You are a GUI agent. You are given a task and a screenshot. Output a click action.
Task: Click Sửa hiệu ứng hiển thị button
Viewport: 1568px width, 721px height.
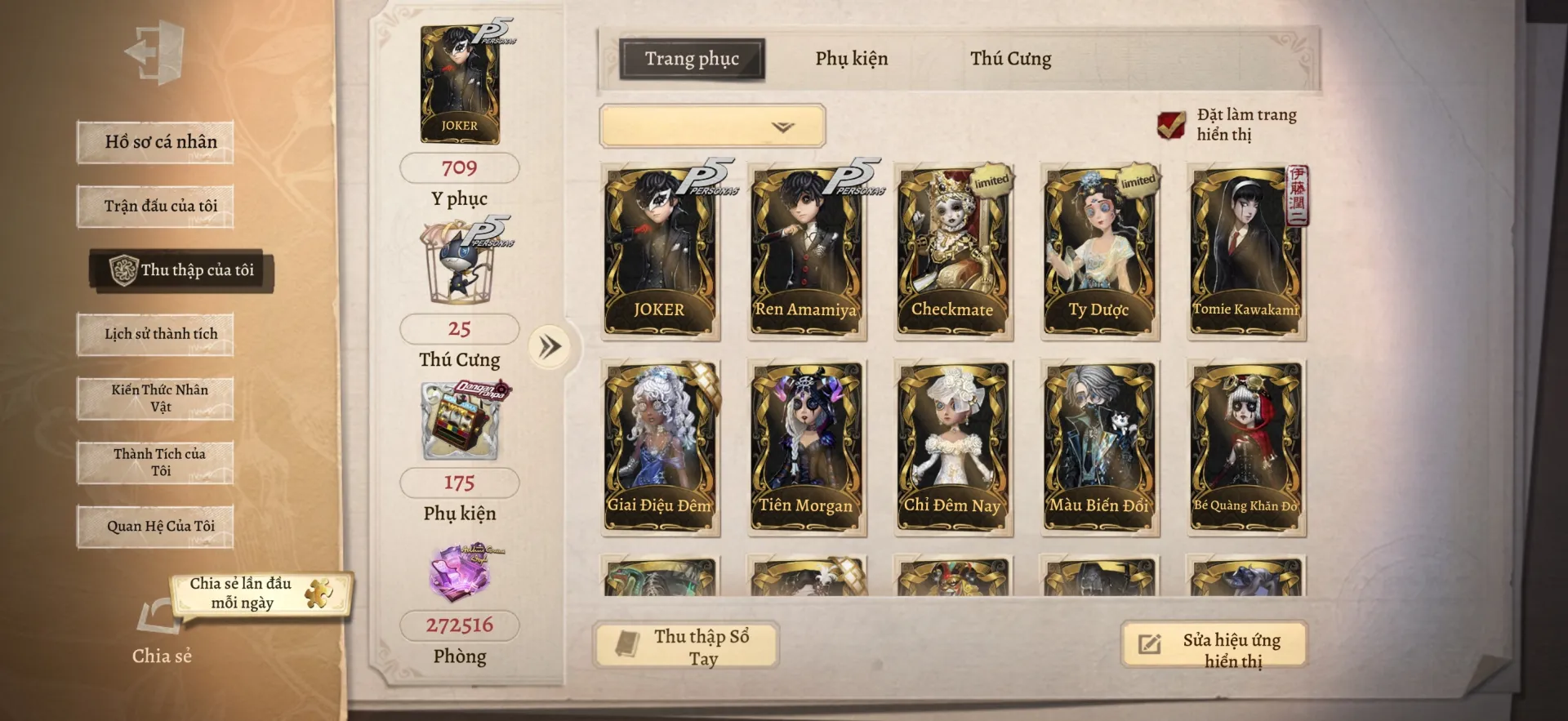1214,646
